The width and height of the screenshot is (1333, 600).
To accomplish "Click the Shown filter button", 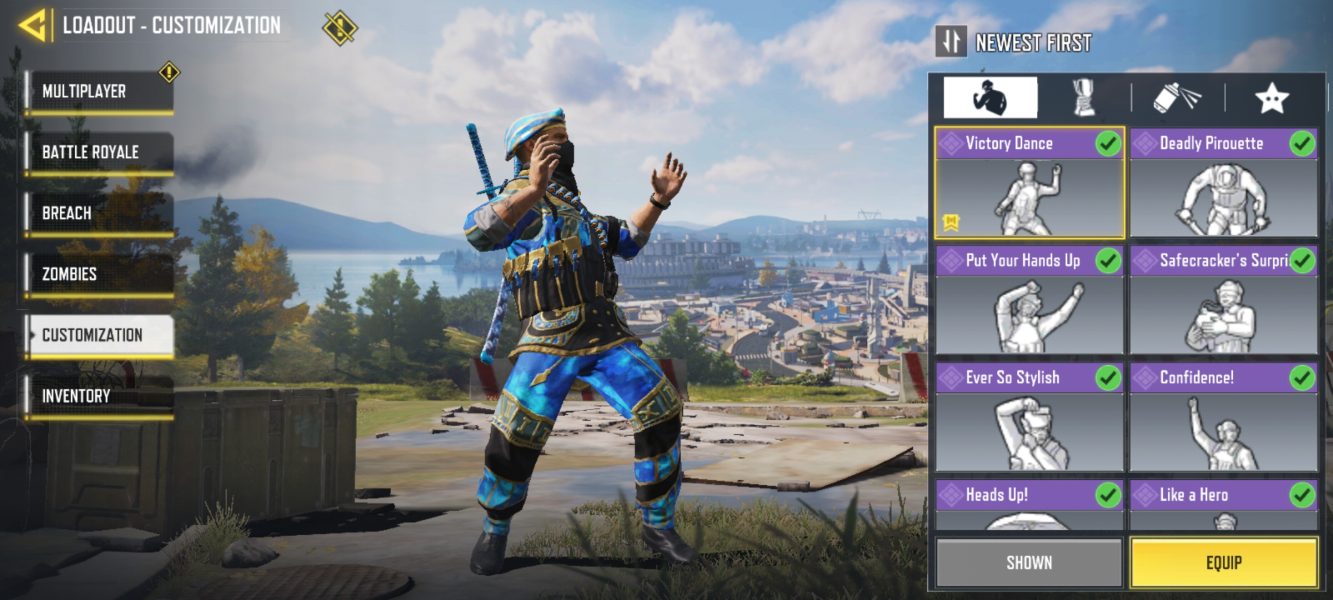I will coord(1029,563).
